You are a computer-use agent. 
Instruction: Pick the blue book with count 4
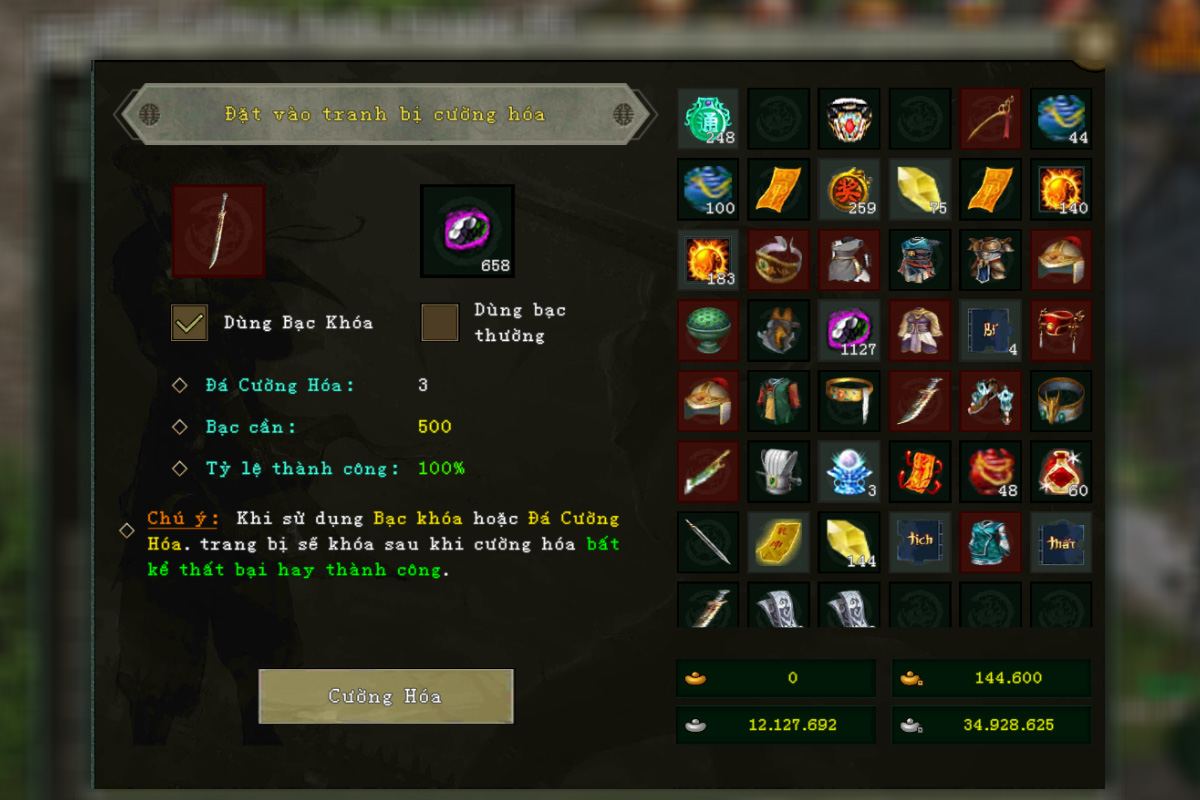point(990,330)
